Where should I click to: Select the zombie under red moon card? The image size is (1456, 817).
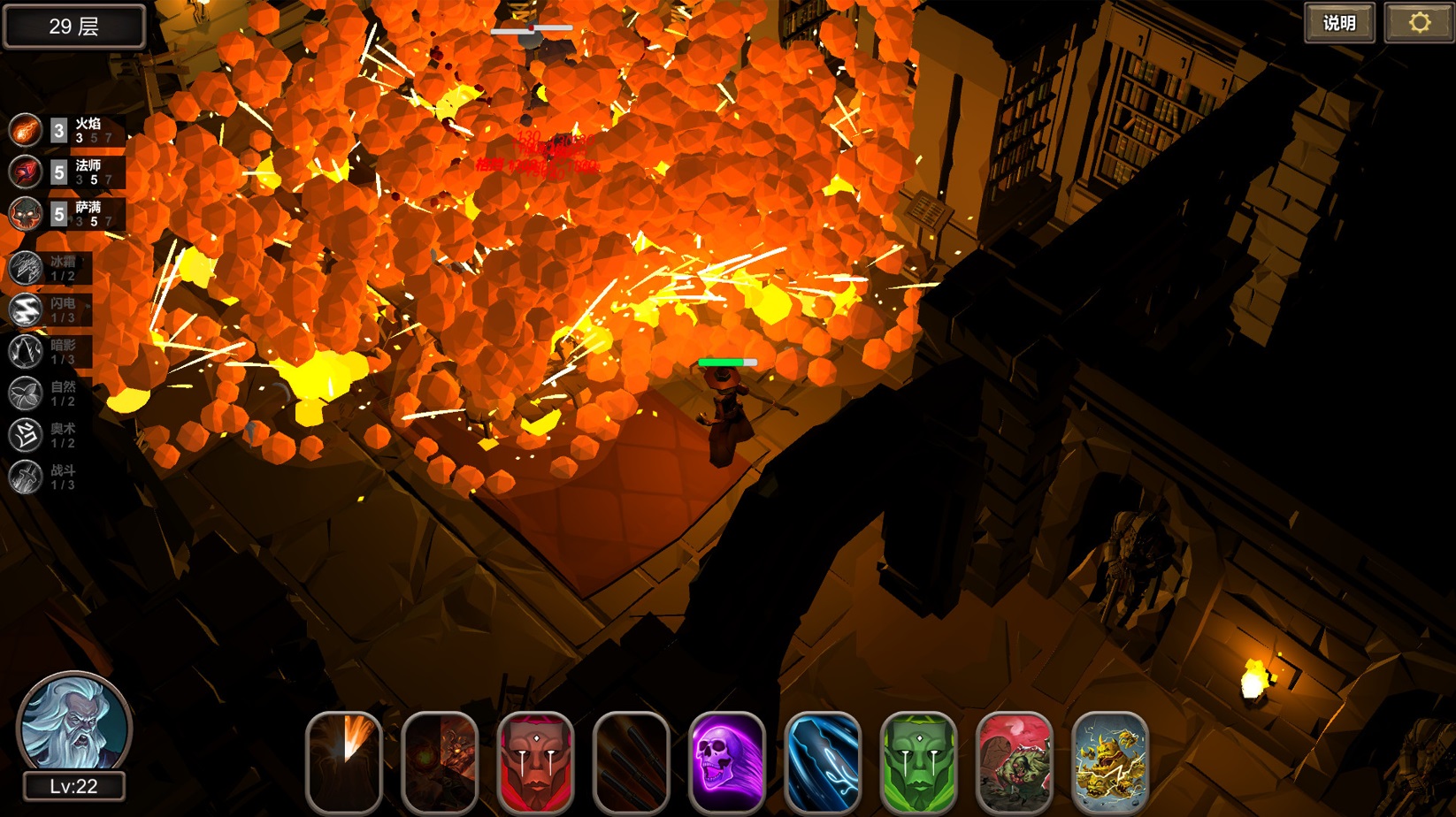pyautogui.click(x=1014, y=762)
